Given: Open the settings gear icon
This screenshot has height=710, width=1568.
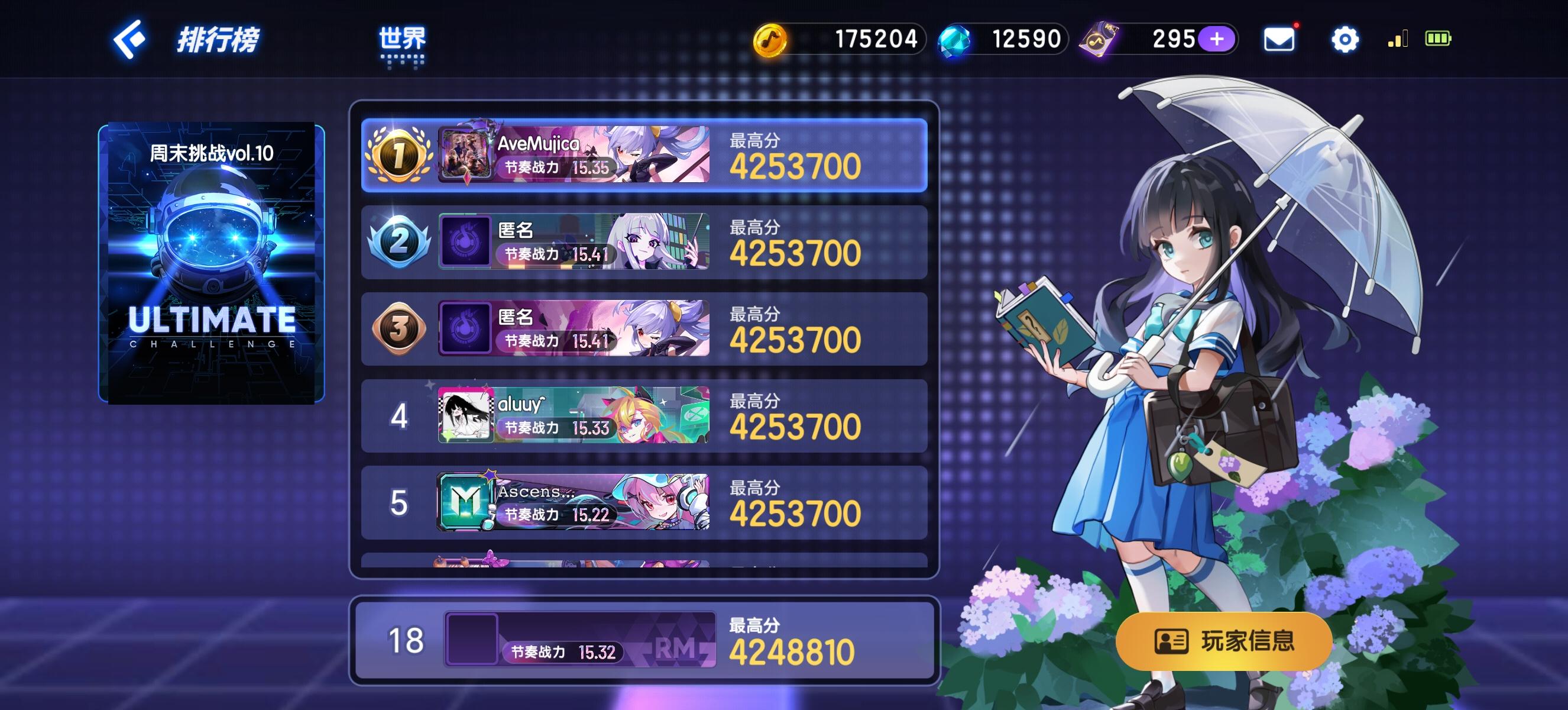Looking at the screenshot, I should [1346, 39].
